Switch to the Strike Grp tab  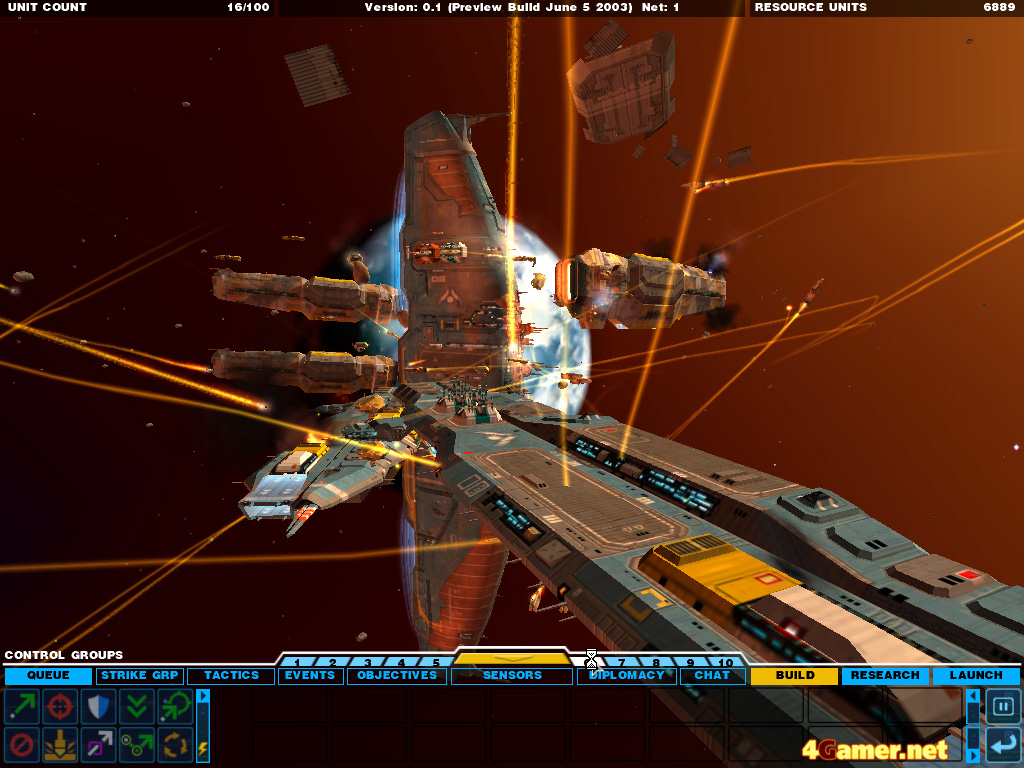point(139,676)
